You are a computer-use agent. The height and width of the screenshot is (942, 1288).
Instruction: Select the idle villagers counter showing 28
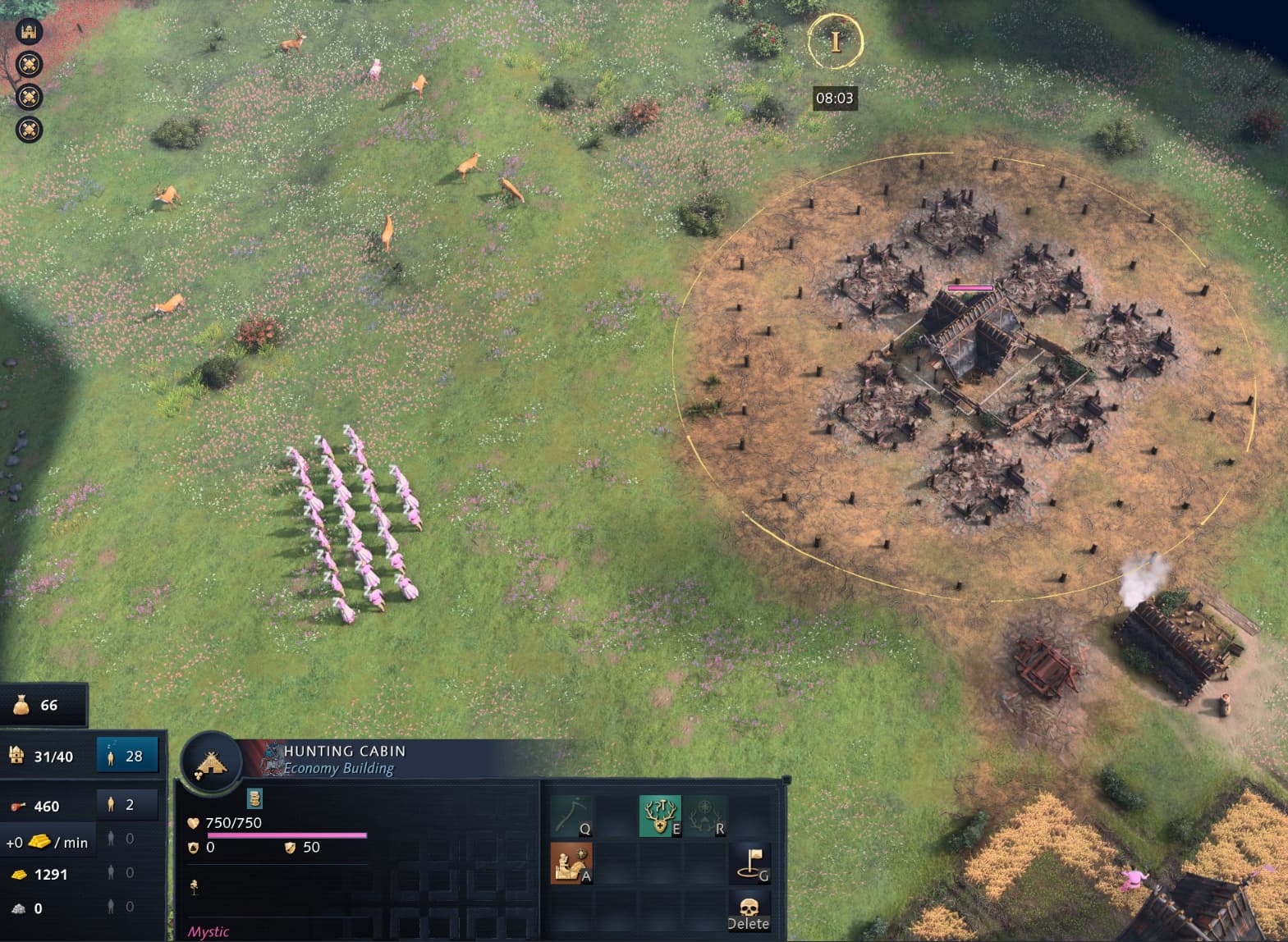coord(127,756)
